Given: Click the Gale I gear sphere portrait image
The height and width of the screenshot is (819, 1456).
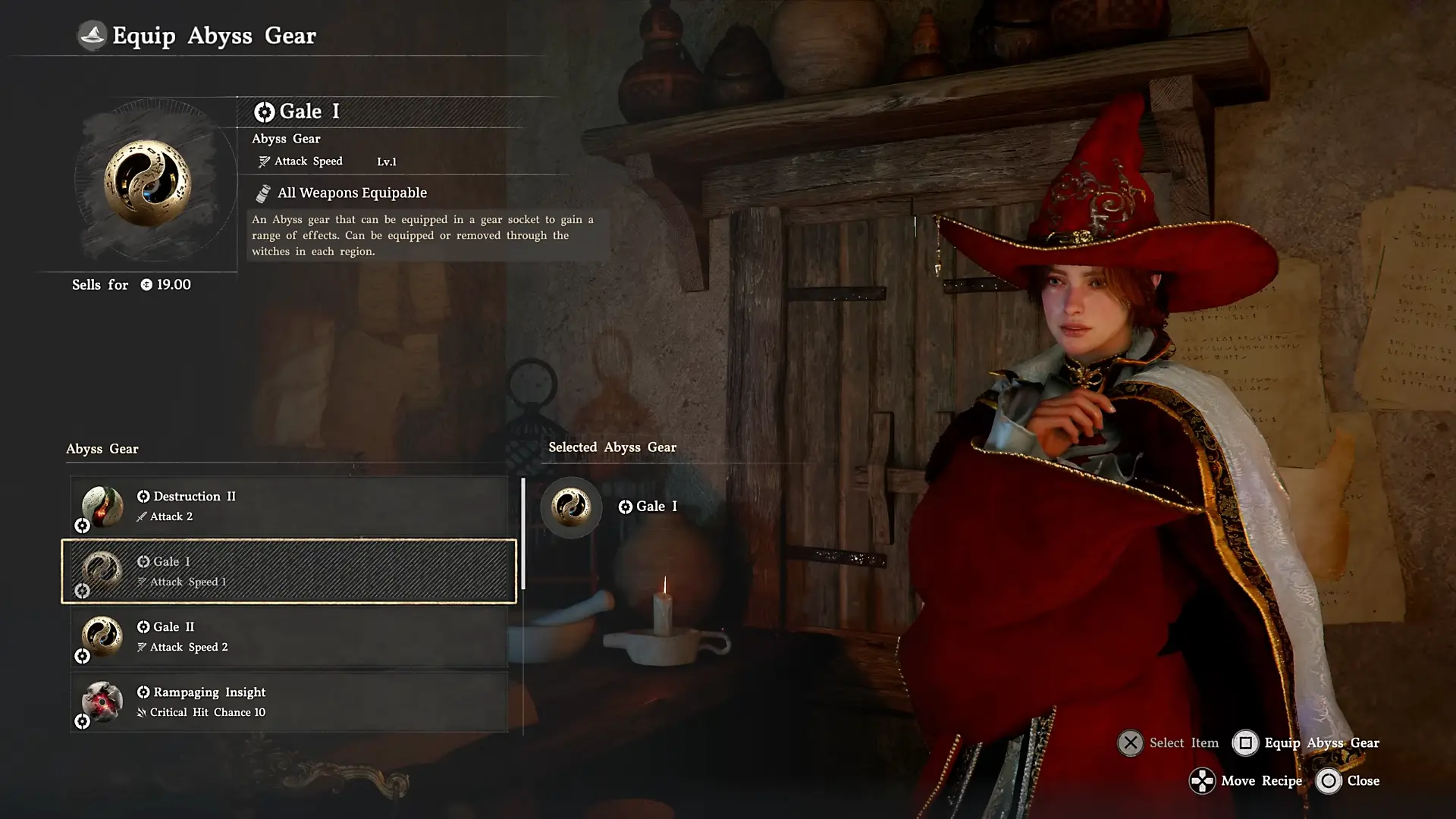Looking at the screenshot, I should 149,184.
